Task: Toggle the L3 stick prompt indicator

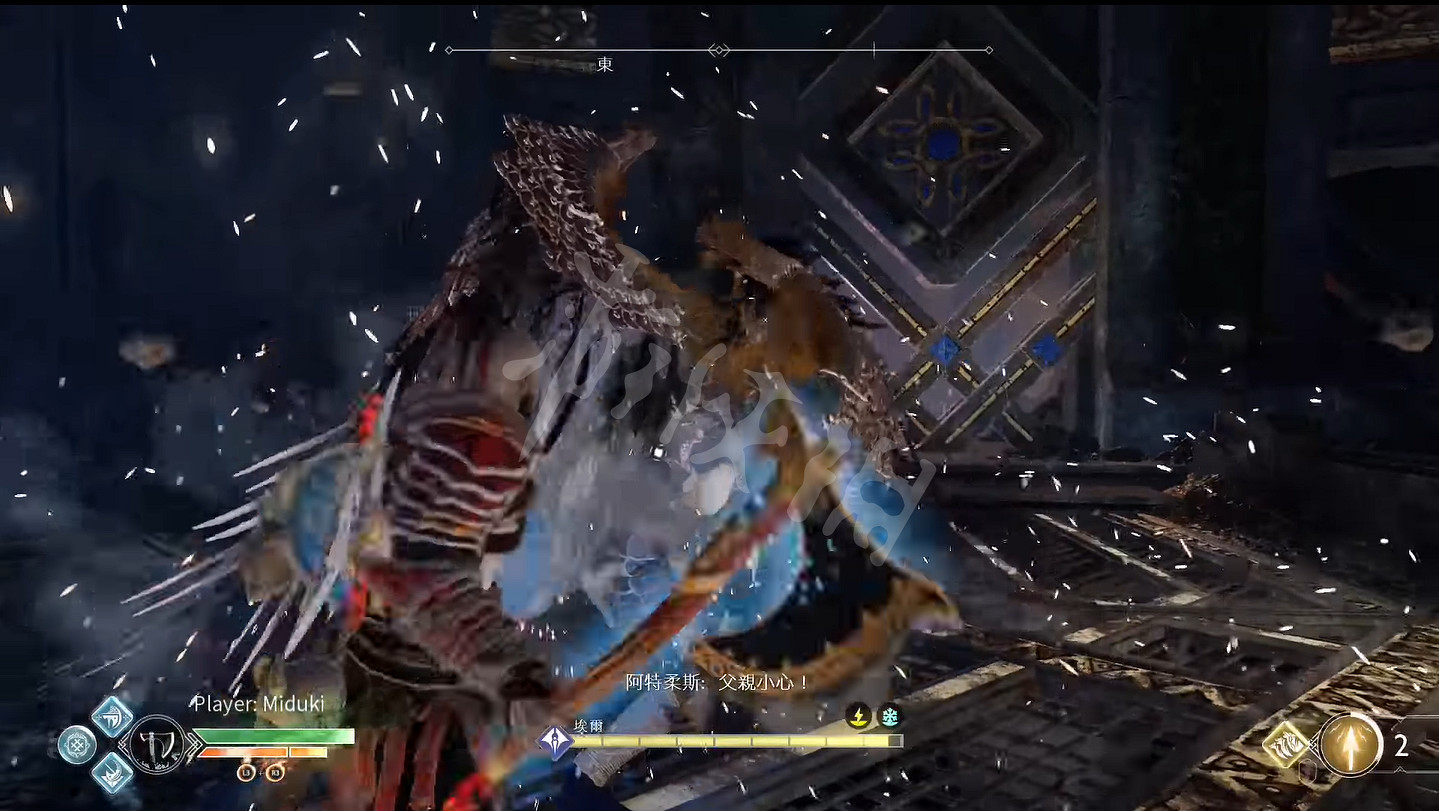Action: pyautogui.click(x=247, y=771)
